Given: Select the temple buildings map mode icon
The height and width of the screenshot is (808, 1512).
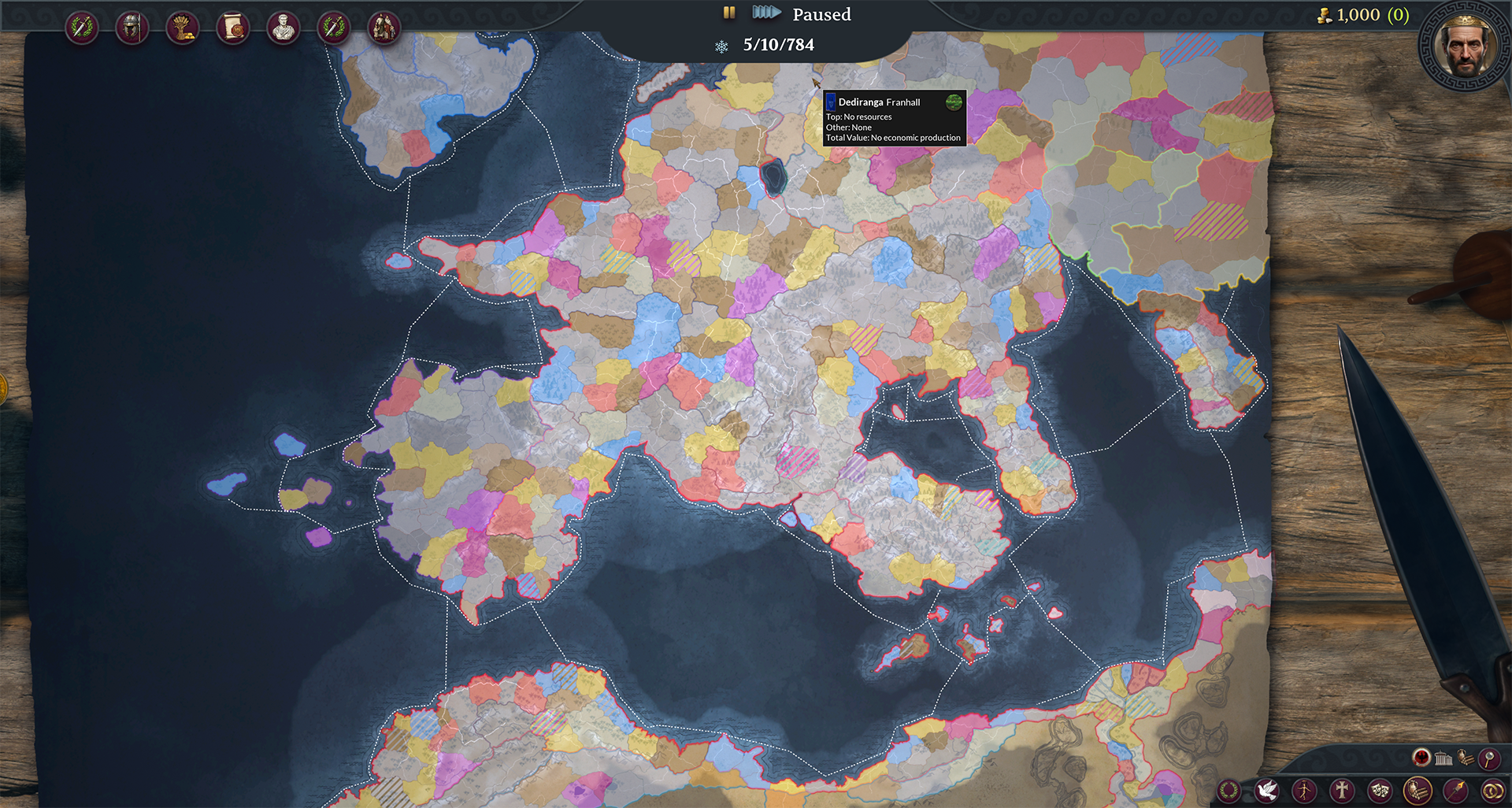Looking at the screenshot, I should click(1443, 758).
